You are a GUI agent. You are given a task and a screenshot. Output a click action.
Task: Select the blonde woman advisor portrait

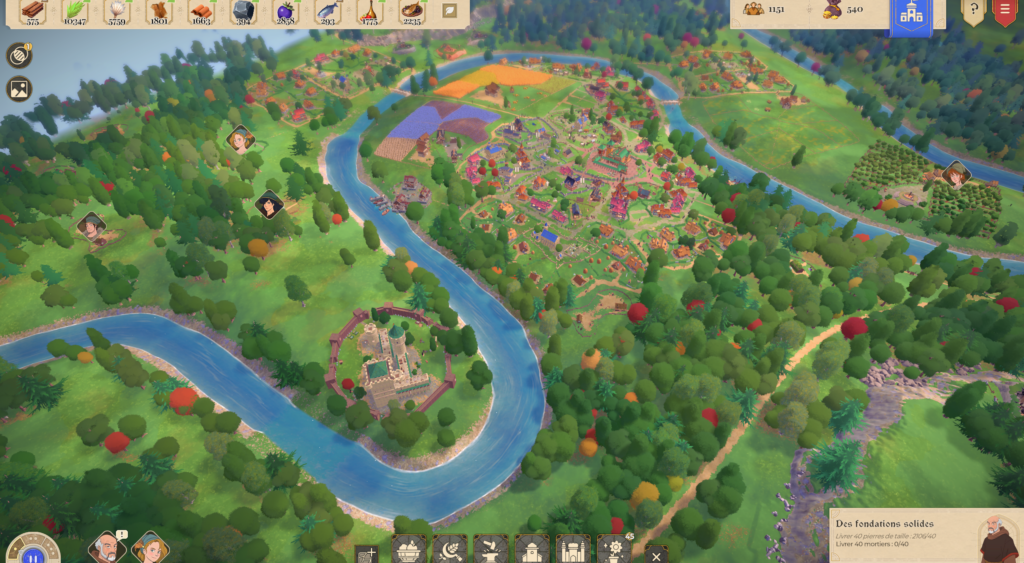pos(150,548)
